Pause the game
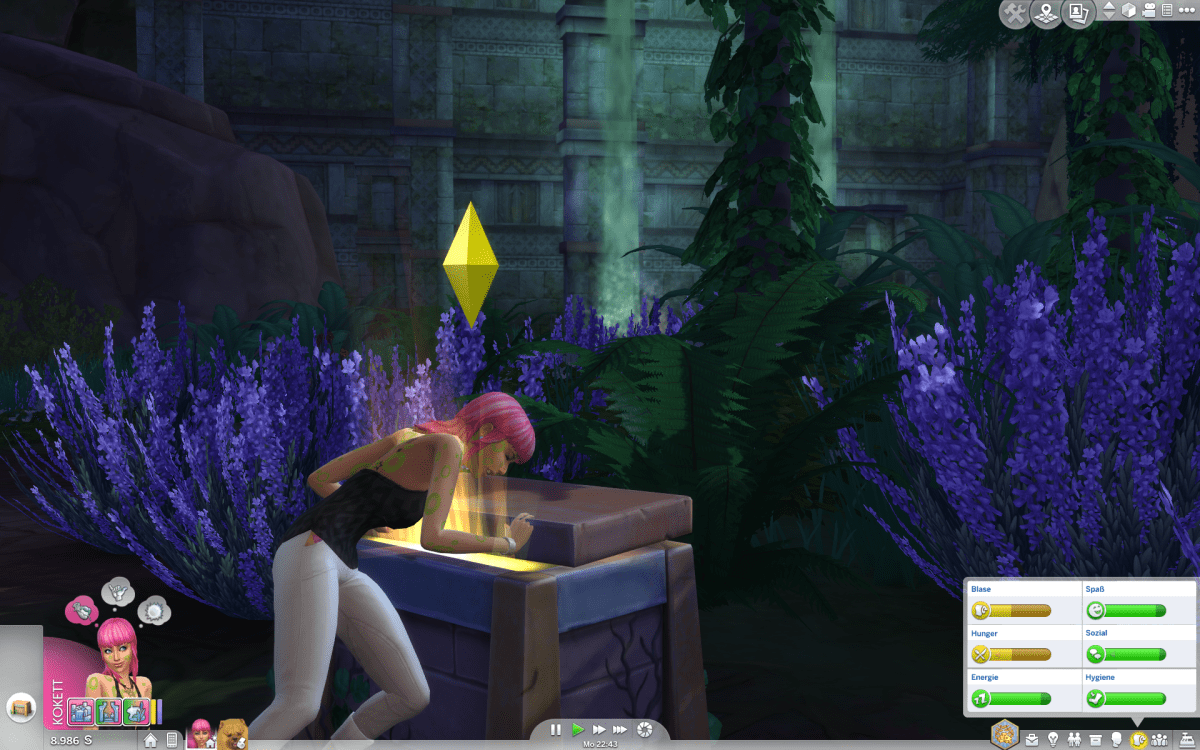Screen dimensions: 1200x750 [556, 730]
